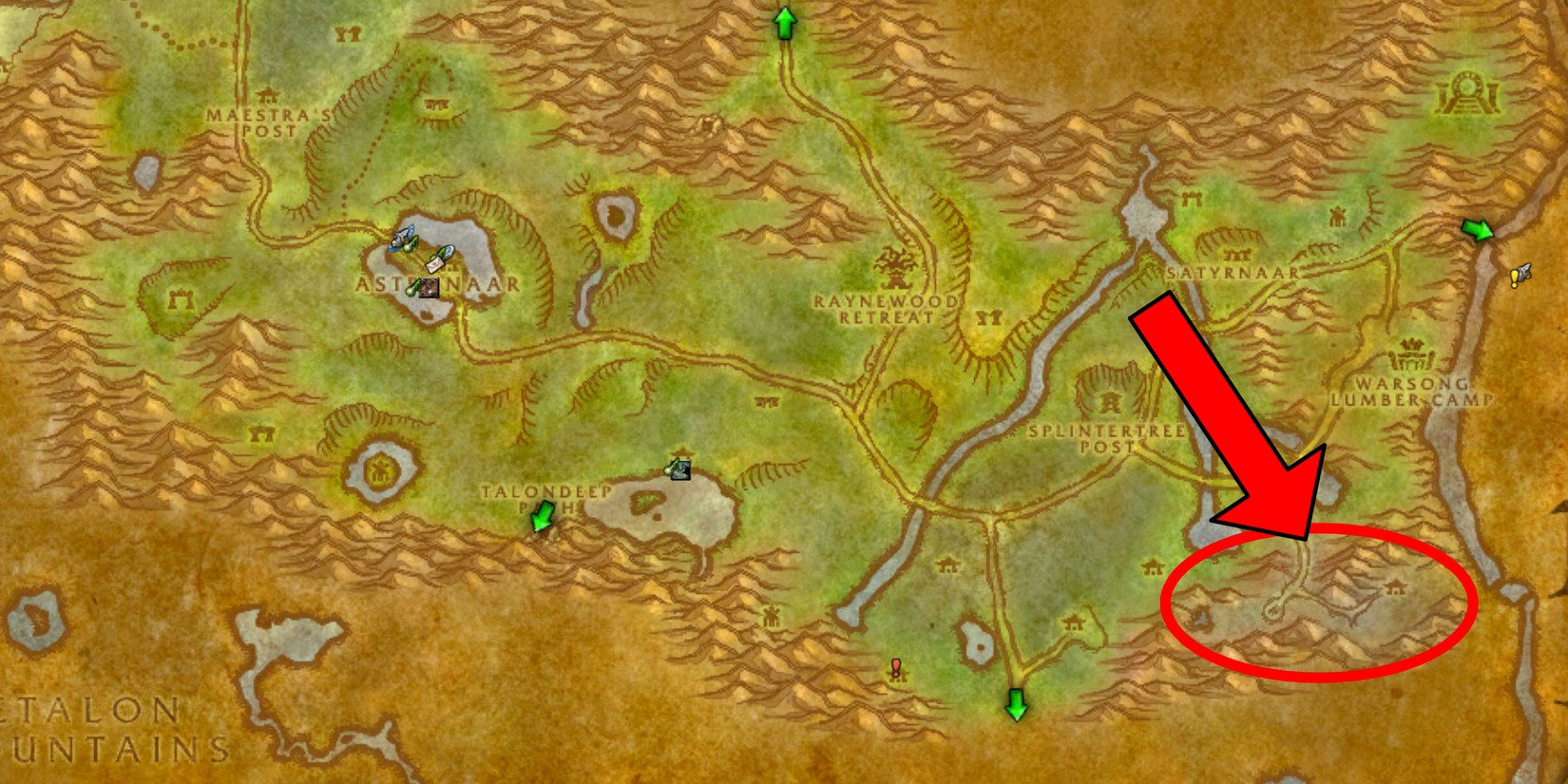
Task: Open the mail envelope marker in Astranaar
Action: [434, 263]
